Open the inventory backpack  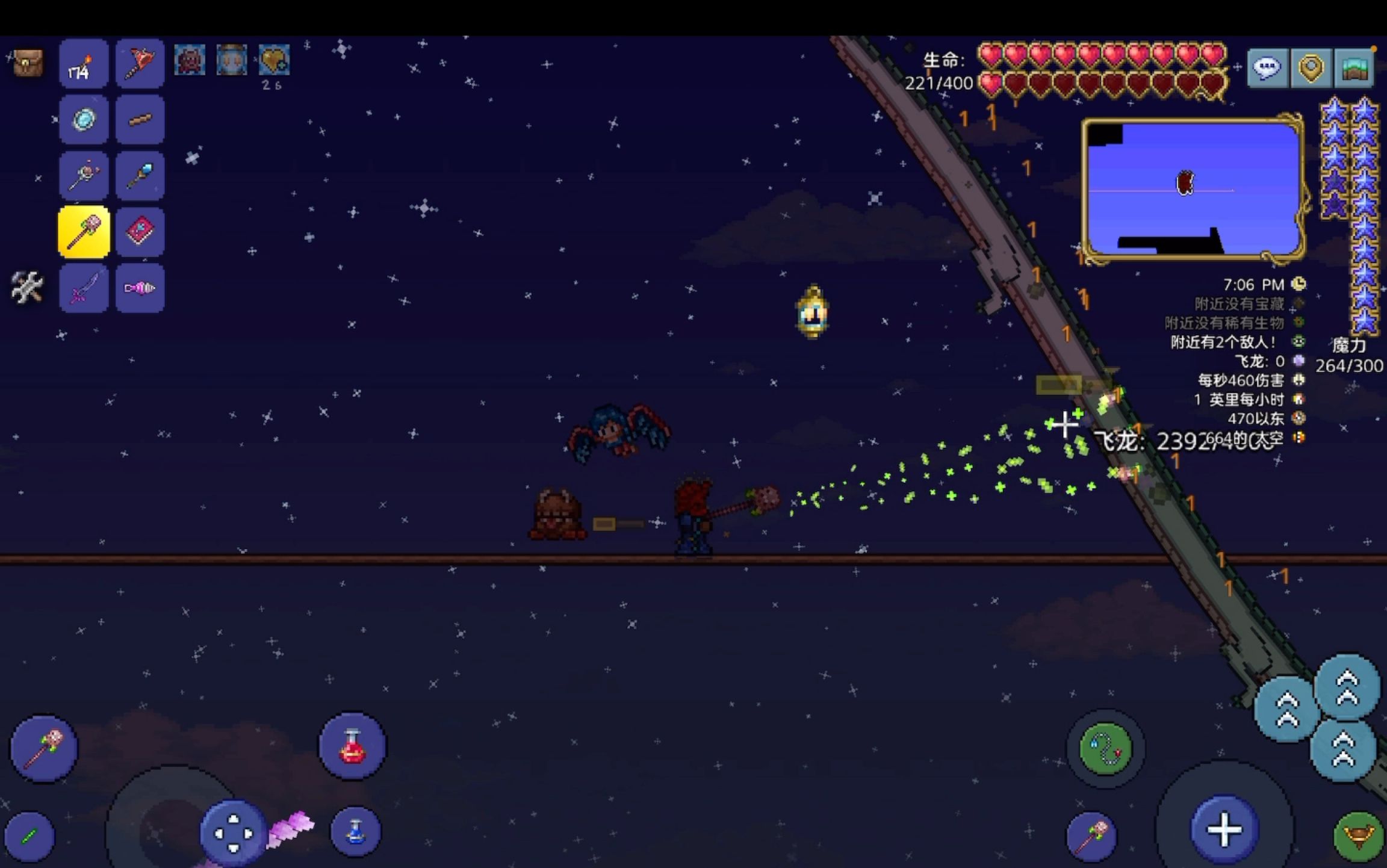tap(28, 63)
